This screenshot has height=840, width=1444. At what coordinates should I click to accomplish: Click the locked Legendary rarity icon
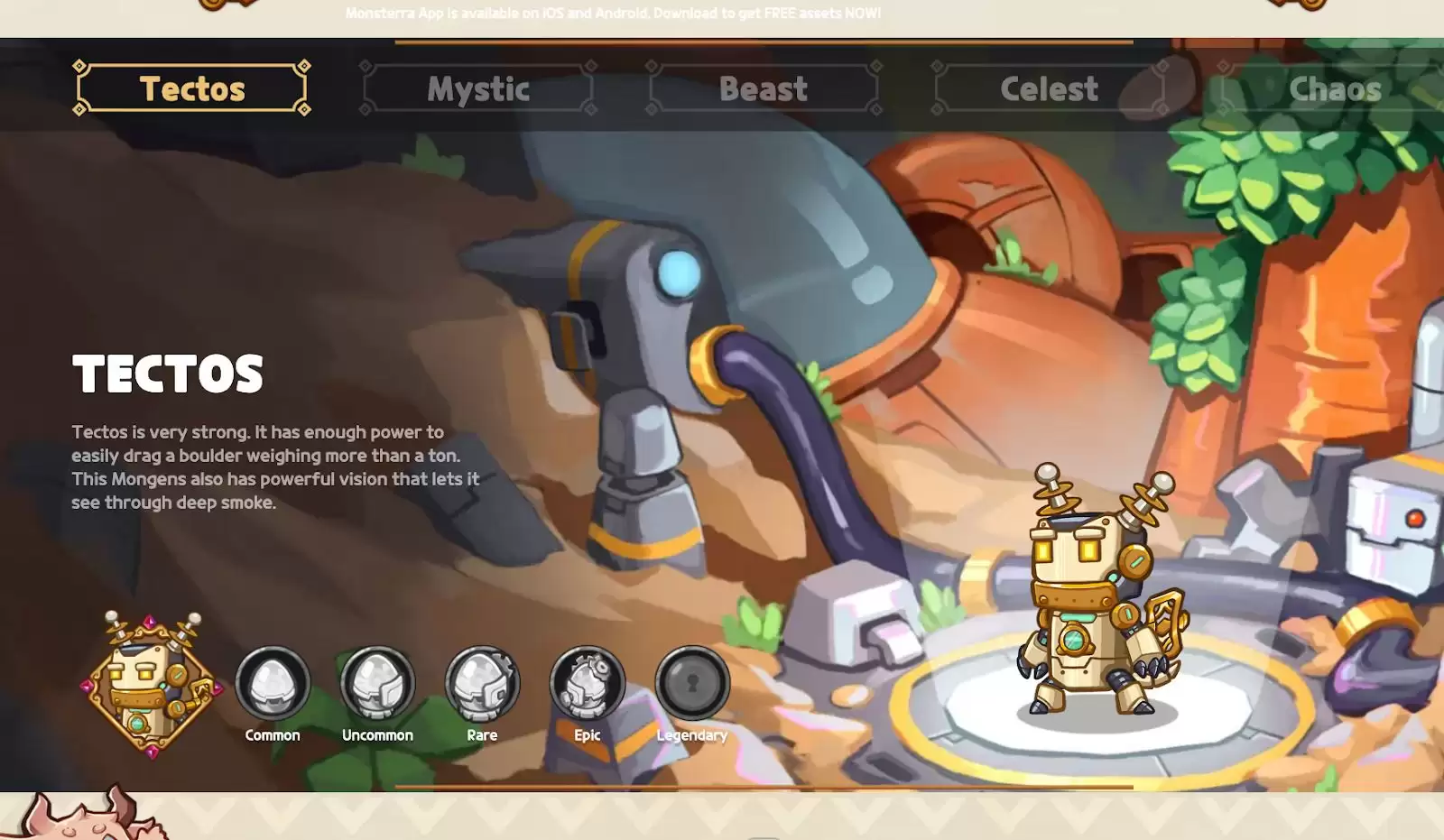click(x=691, y=683)
